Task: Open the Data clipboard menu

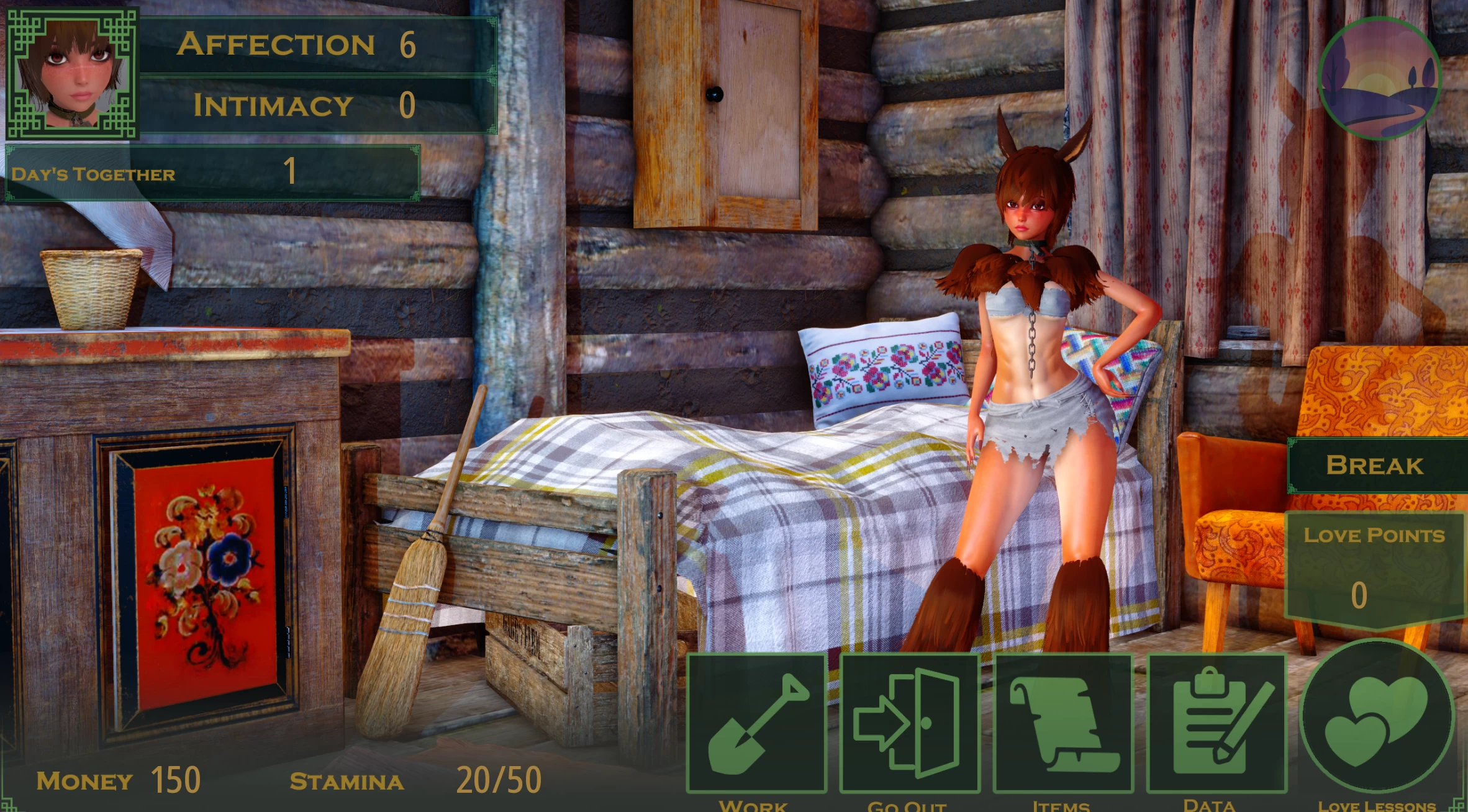Action: coord(1217,724)
